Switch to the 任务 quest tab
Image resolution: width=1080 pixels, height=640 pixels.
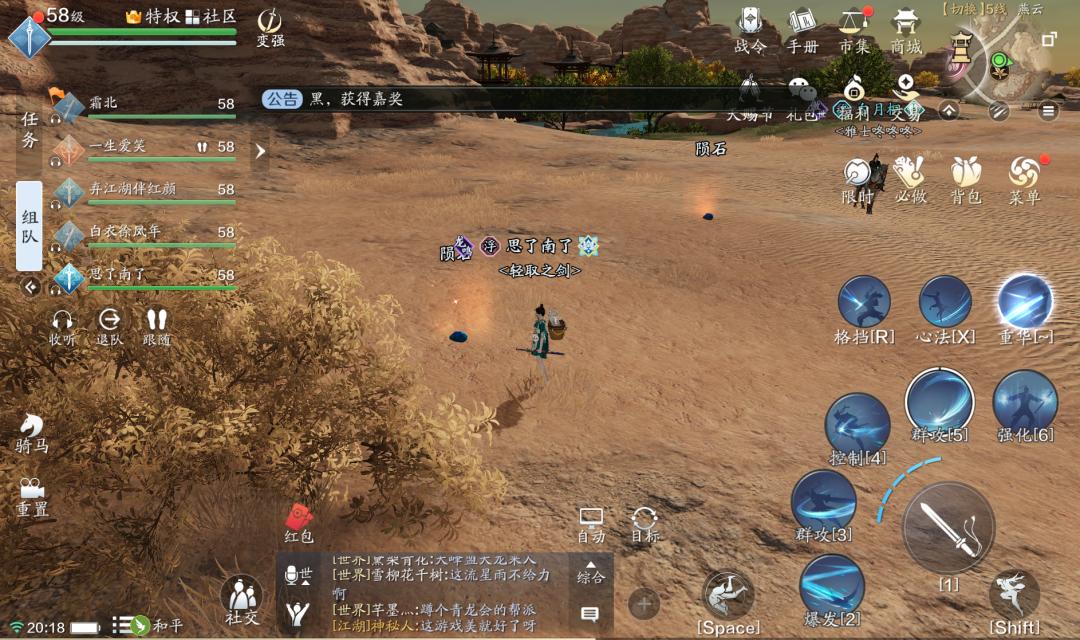[x=29, y=130]
